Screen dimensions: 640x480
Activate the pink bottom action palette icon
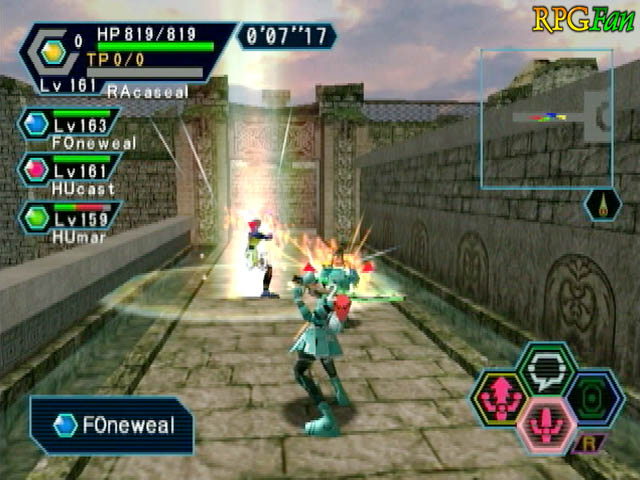(x=546, y=427)
